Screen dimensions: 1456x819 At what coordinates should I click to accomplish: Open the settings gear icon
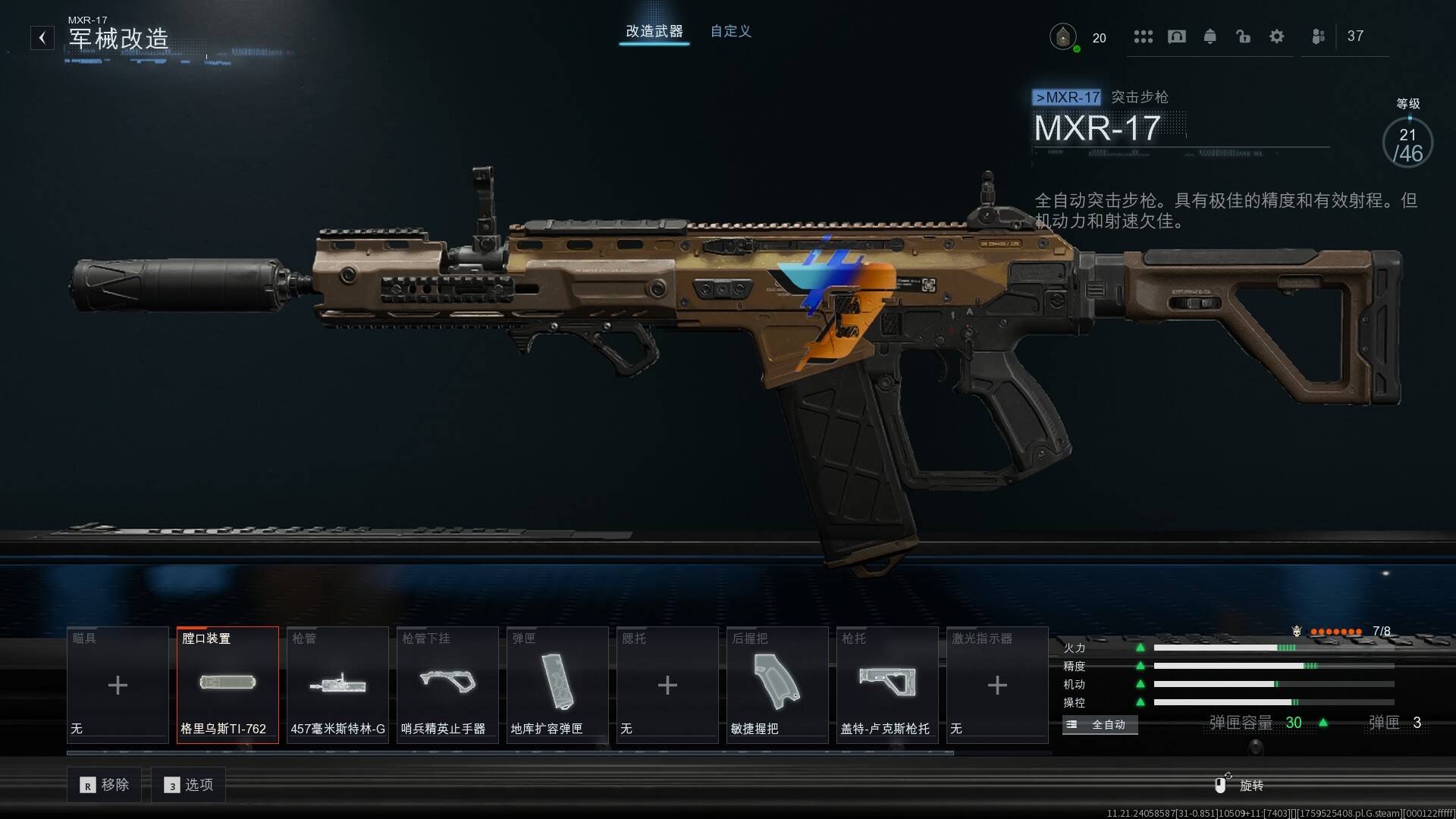click(x=1277, y=36)
